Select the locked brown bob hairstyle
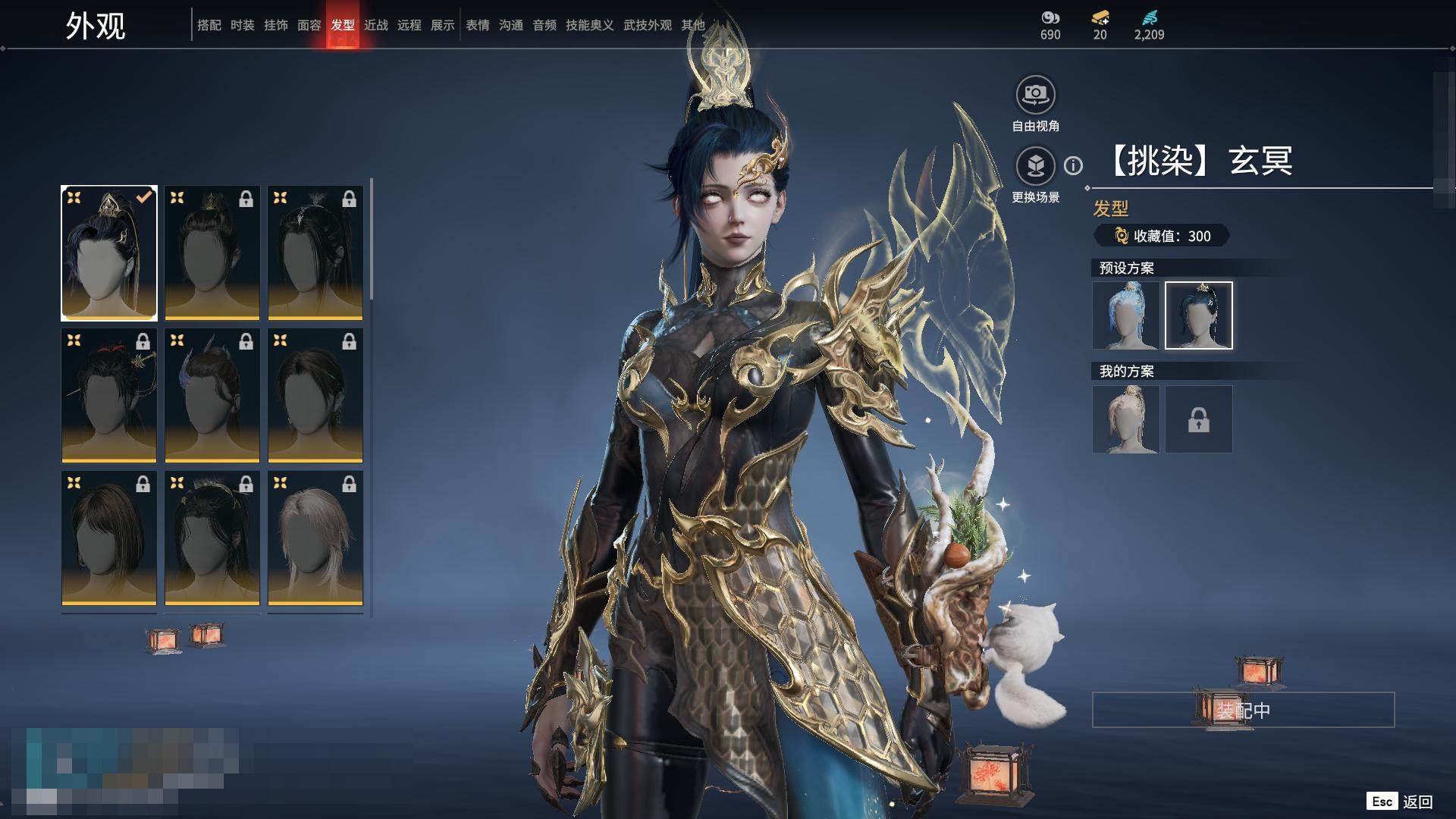 pos(109,538)
